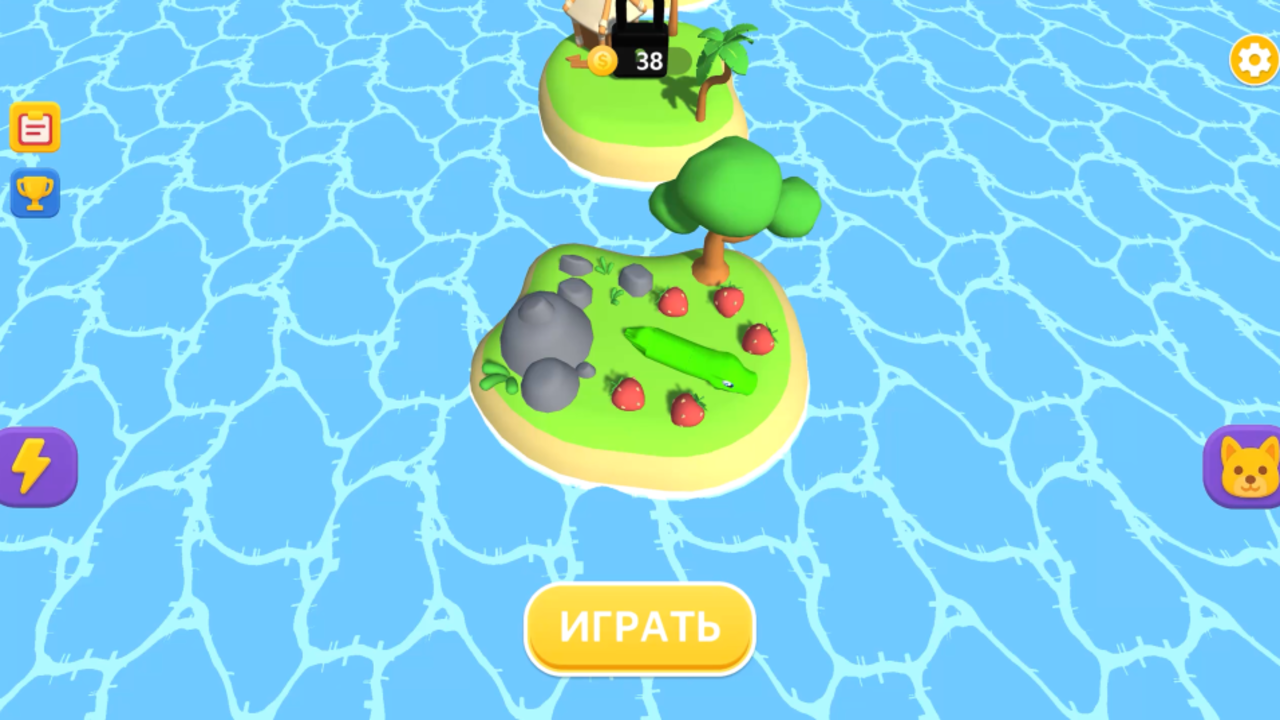
Task: Open the daily tasks clipboard icon
Action: (x=35, y=127)
